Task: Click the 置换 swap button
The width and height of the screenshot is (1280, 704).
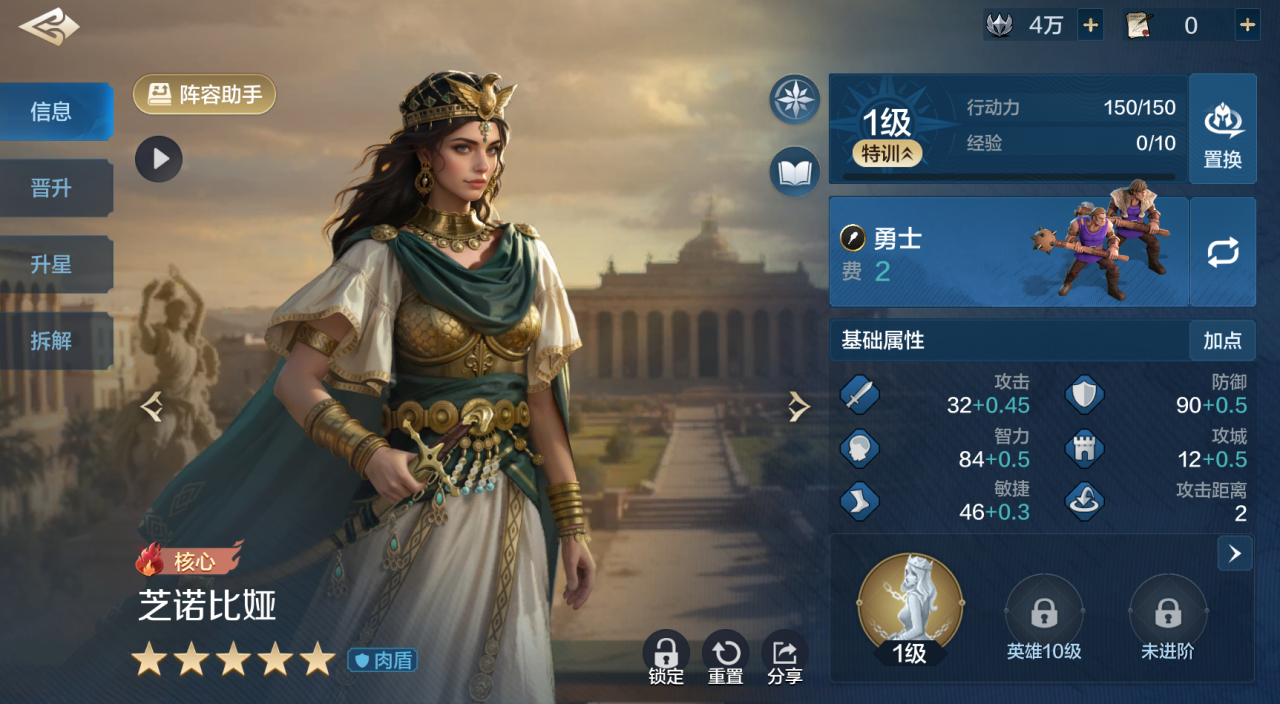Action: (1222, 129)
